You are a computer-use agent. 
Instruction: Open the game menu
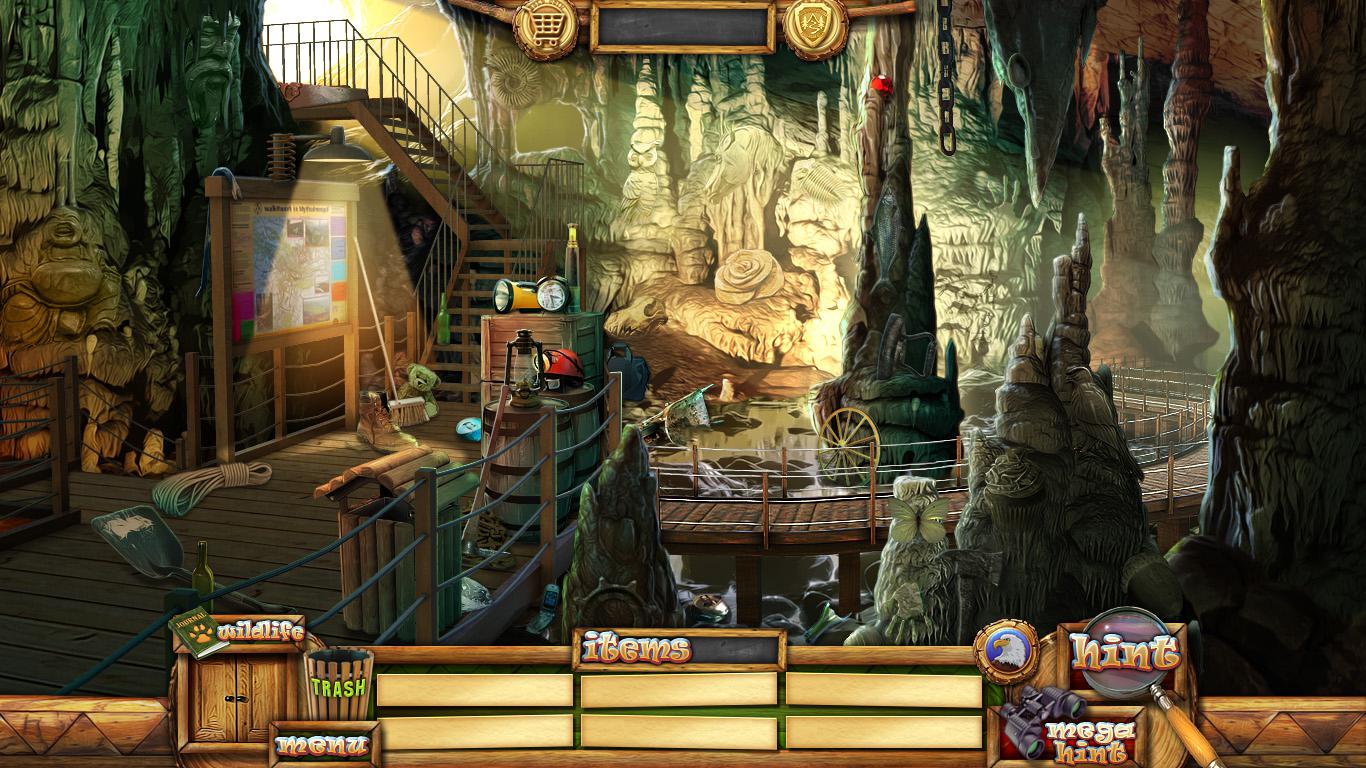point(322,745)
